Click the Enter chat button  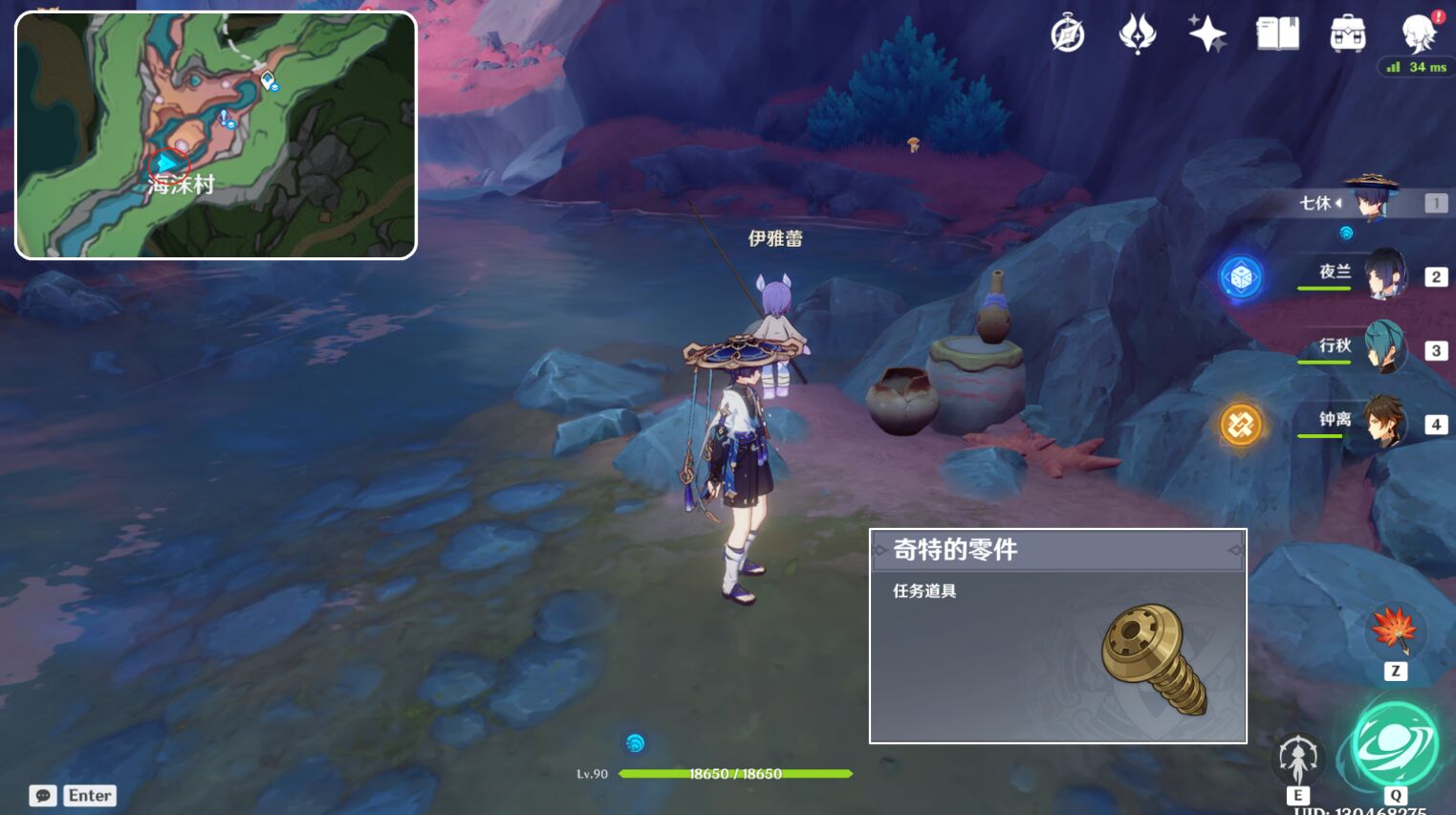pos(88,795)
